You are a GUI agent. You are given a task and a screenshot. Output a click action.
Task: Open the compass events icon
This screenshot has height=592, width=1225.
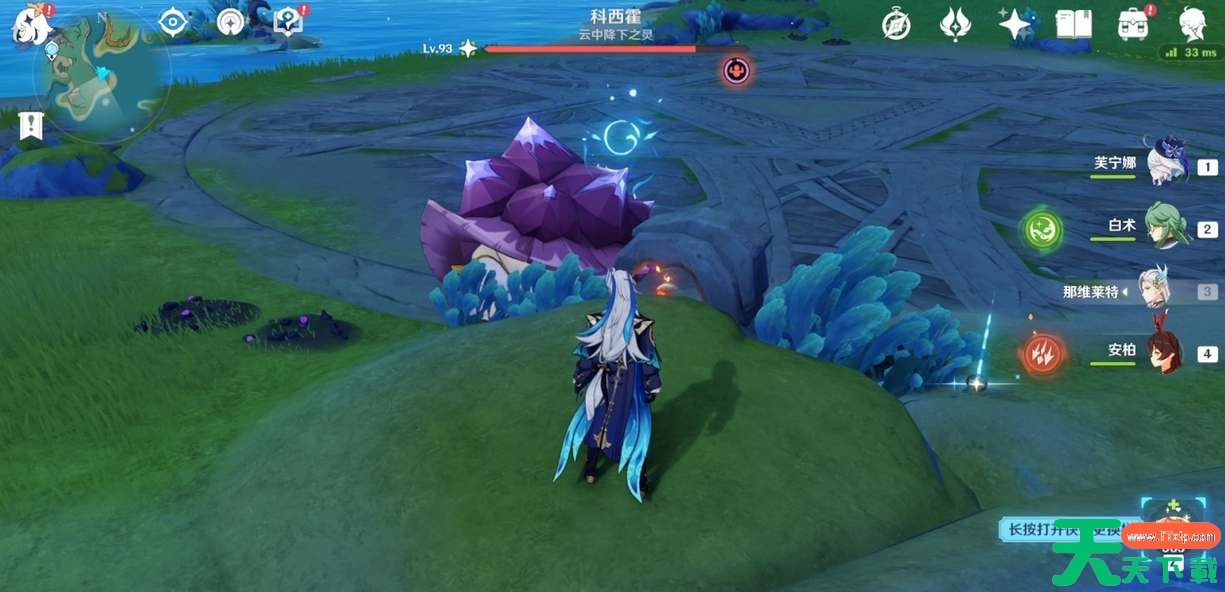point(896,25)
